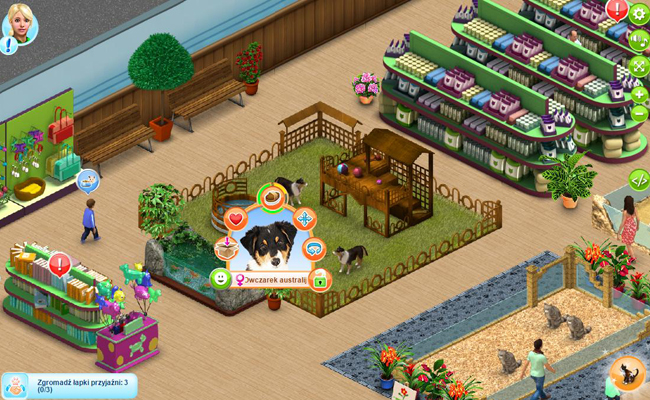Screen dimensions: 650x400
Task: Pack the dog into the storage box
Action: 227,248
